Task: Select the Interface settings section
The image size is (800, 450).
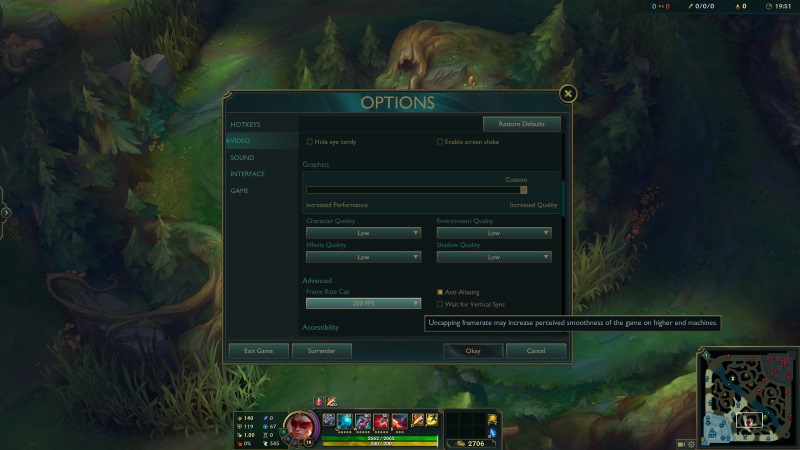Action: pos(248,174)
